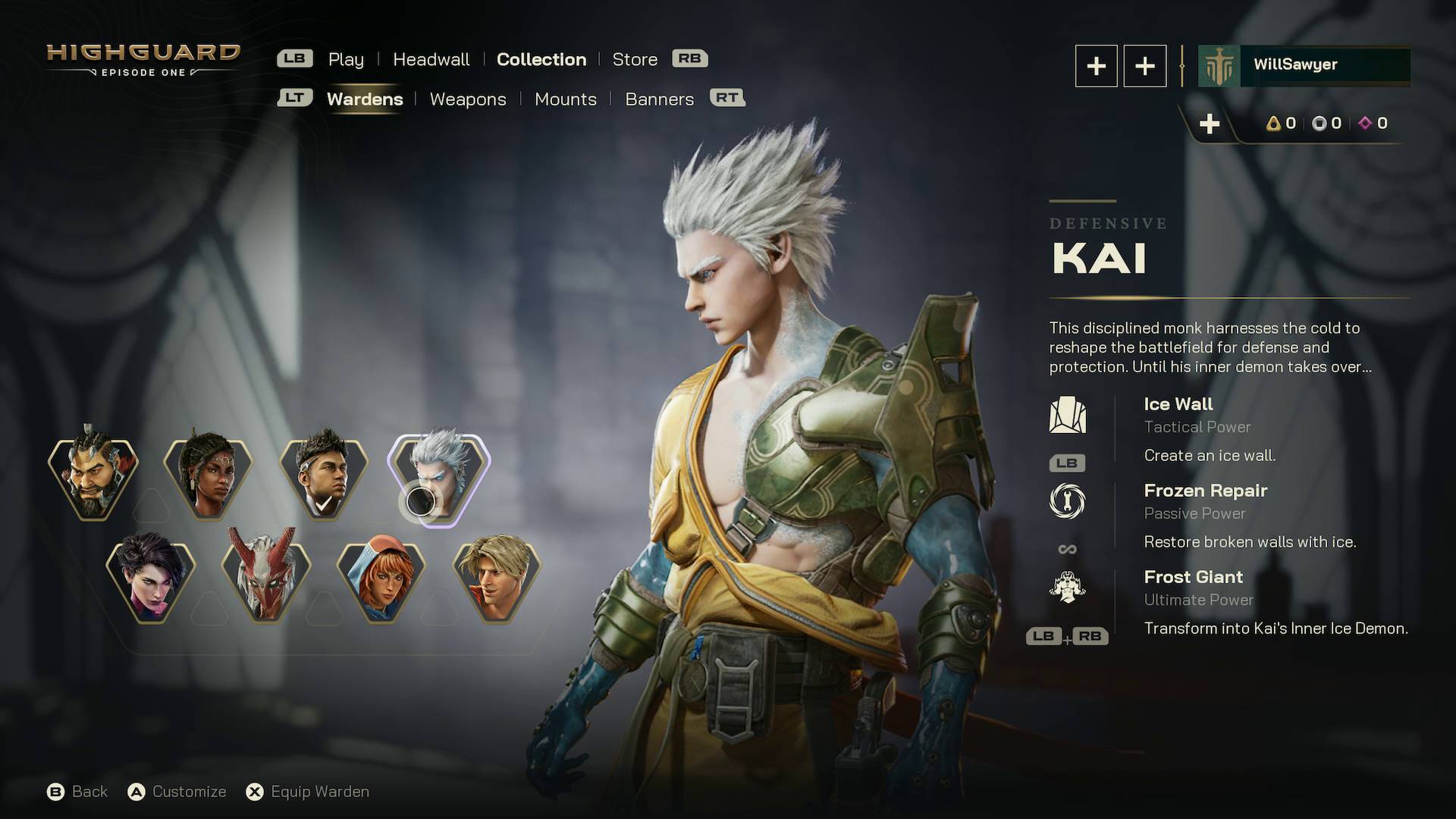Click the gold currency icon
The height and width of the screenshot is (819, 1456).
(1273, 123)
